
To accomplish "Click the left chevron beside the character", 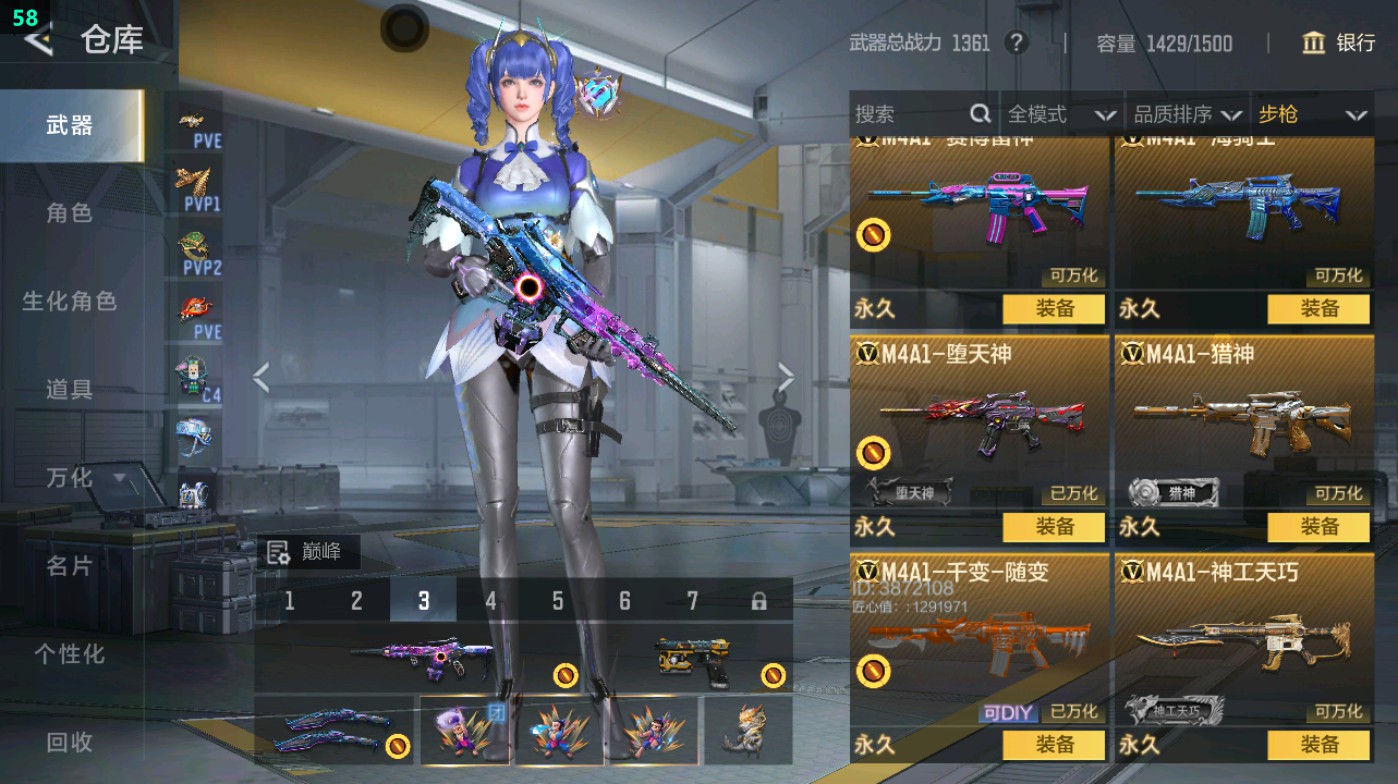I will click(262, 379).
